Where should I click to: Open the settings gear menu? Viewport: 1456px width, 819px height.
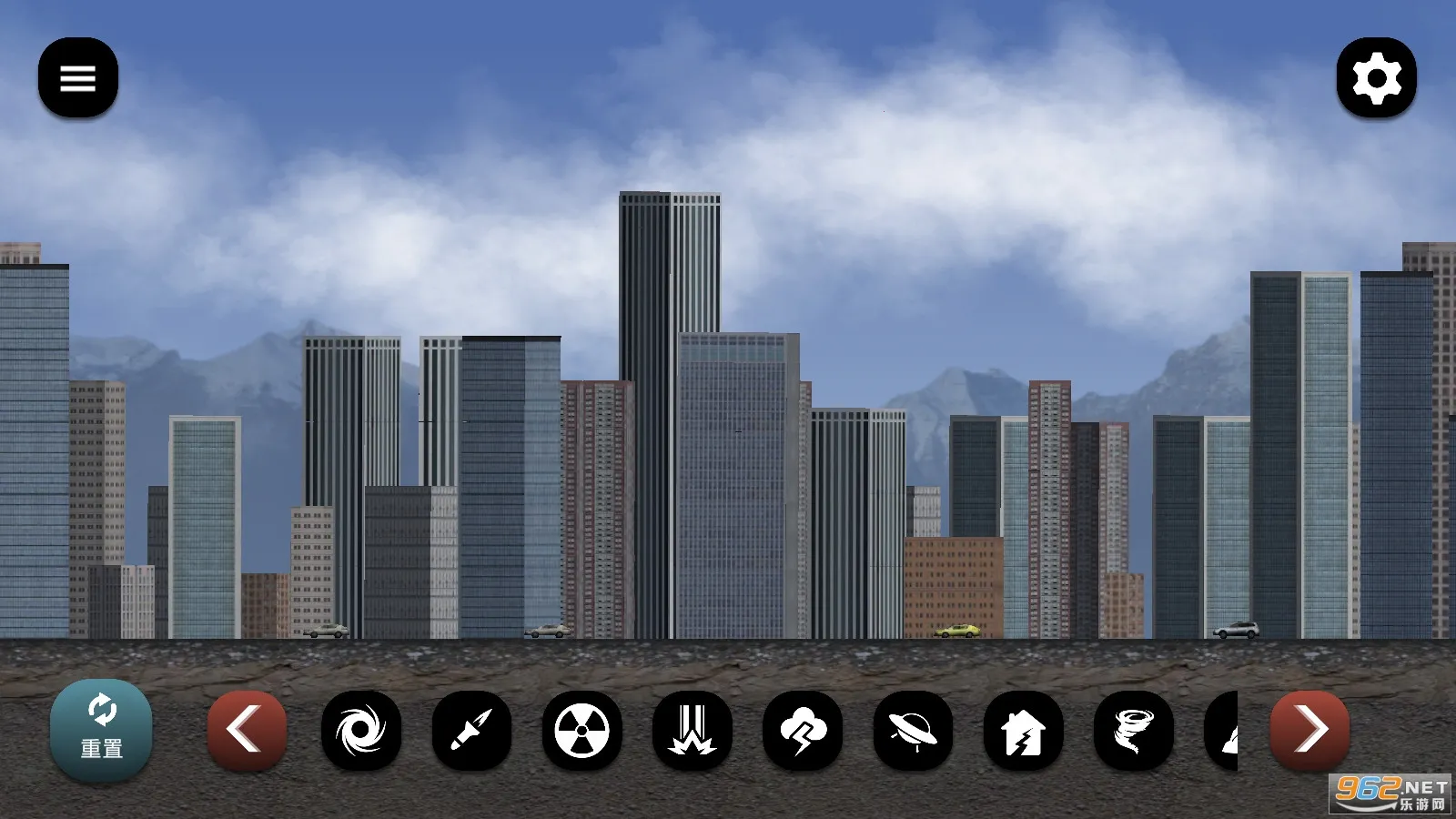[1377, 78]
